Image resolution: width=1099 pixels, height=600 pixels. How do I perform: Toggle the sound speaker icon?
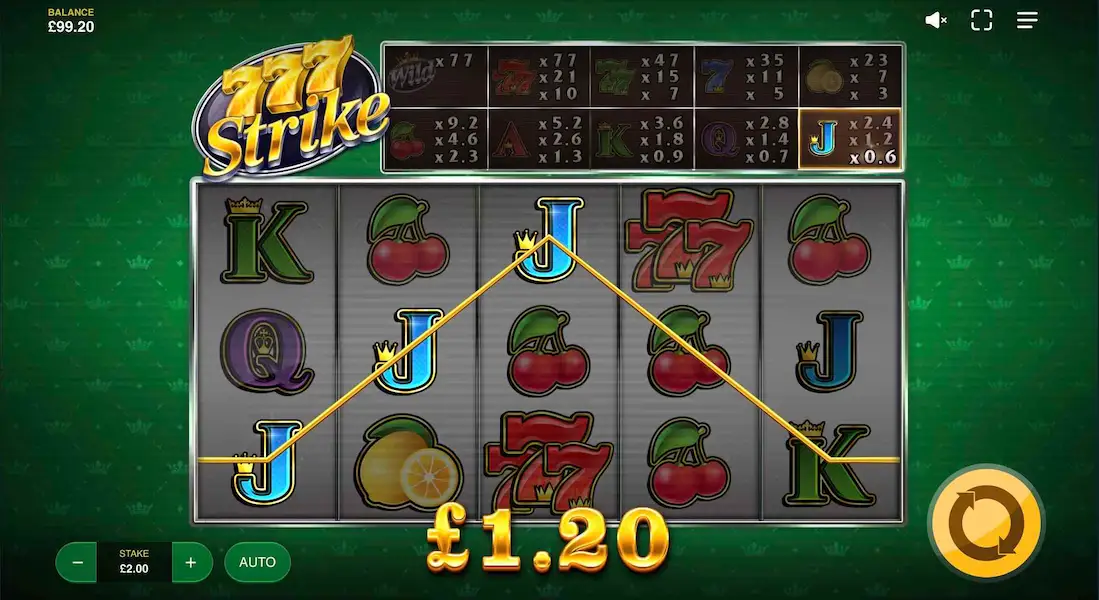936,20
